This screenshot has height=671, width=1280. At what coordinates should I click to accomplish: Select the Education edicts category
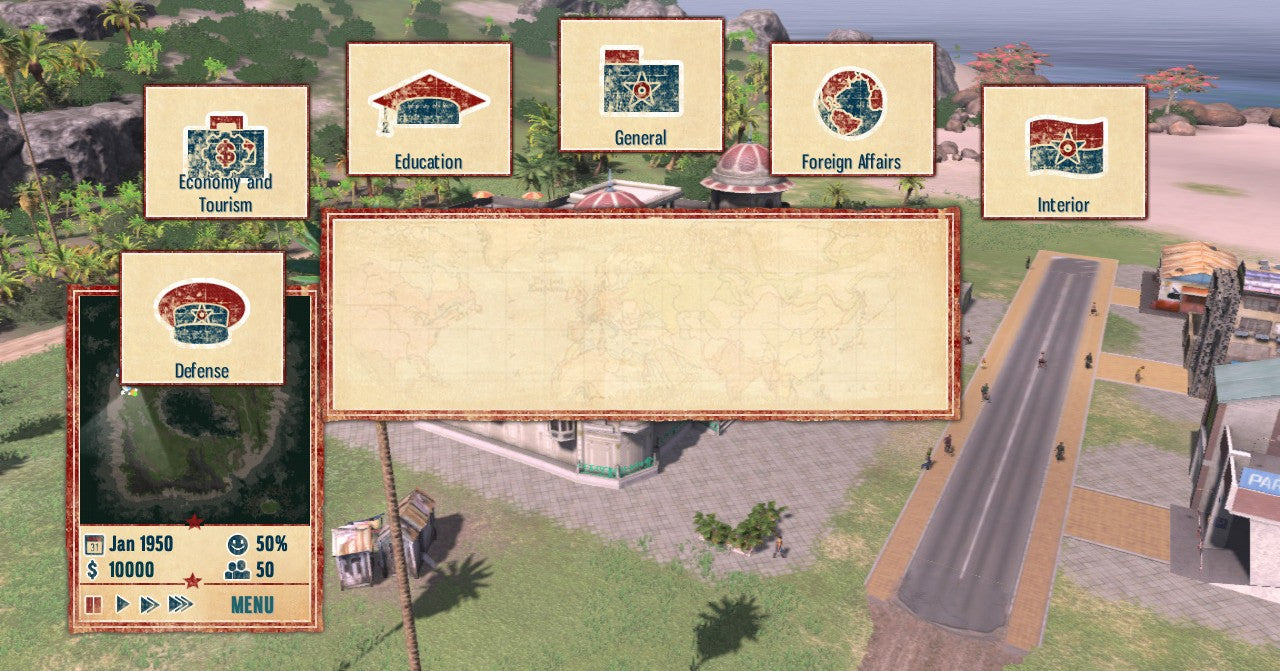point(428,108)
